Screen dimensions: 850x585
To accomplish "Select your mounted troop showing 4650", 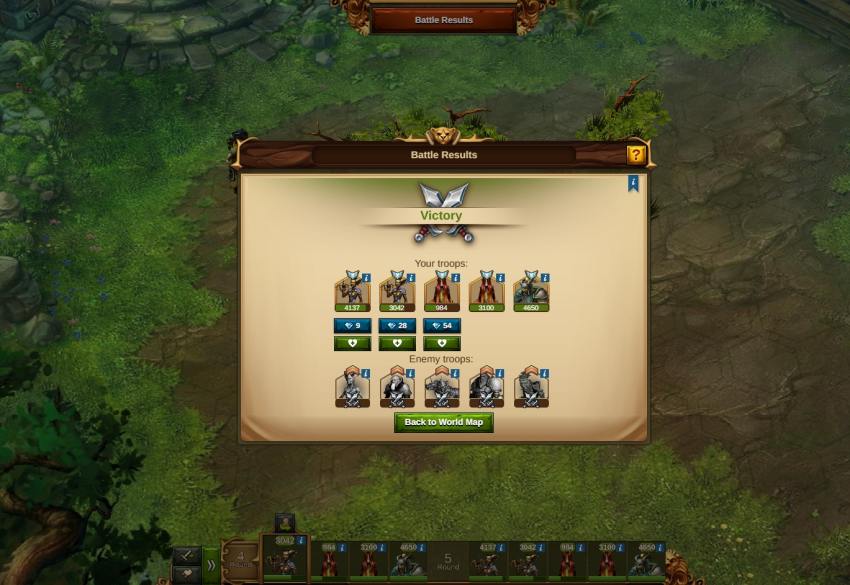I will pyautogui.click(x=531, y=291).
